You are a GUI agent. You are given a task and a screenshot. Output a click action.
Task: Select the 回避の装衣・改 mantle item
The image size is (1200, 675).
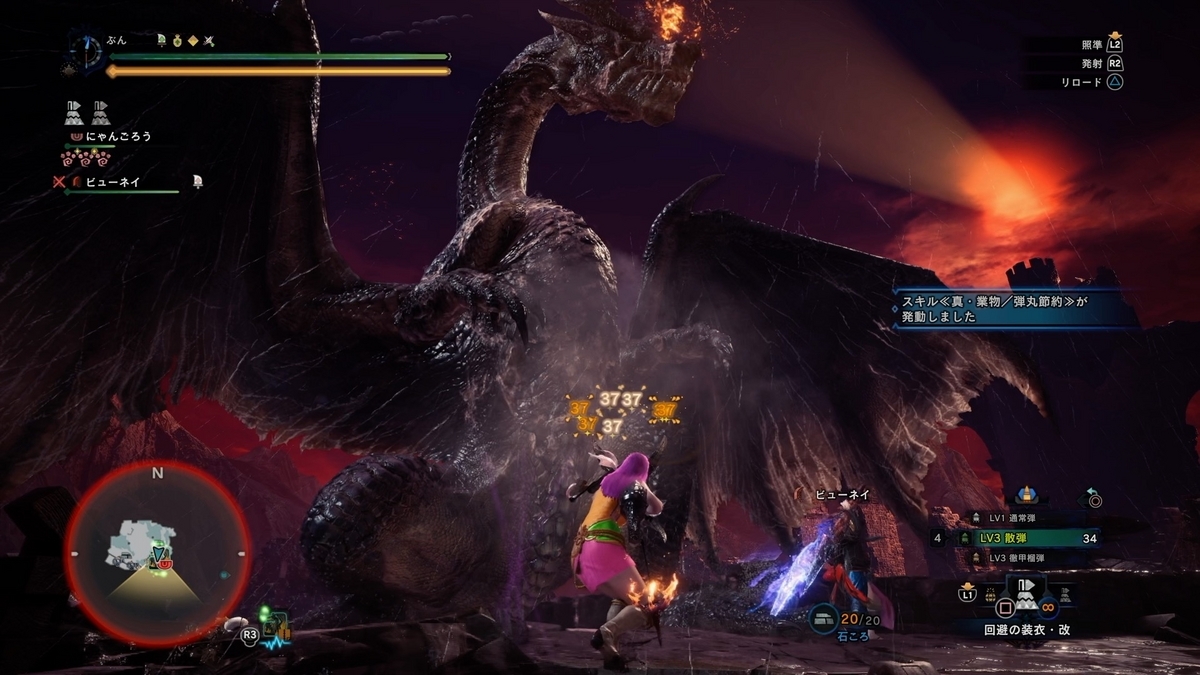coord(1027,600)
